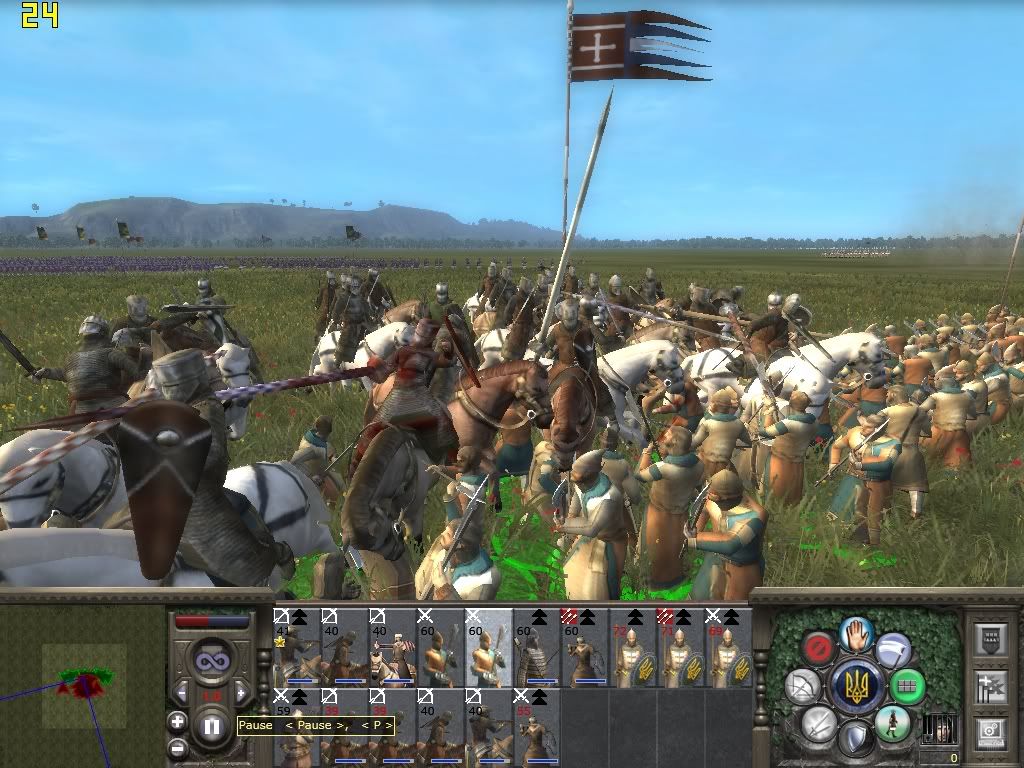Increase the battle speed with plus arrow
The image size is (1024, 768).
[x=240, y=692]
